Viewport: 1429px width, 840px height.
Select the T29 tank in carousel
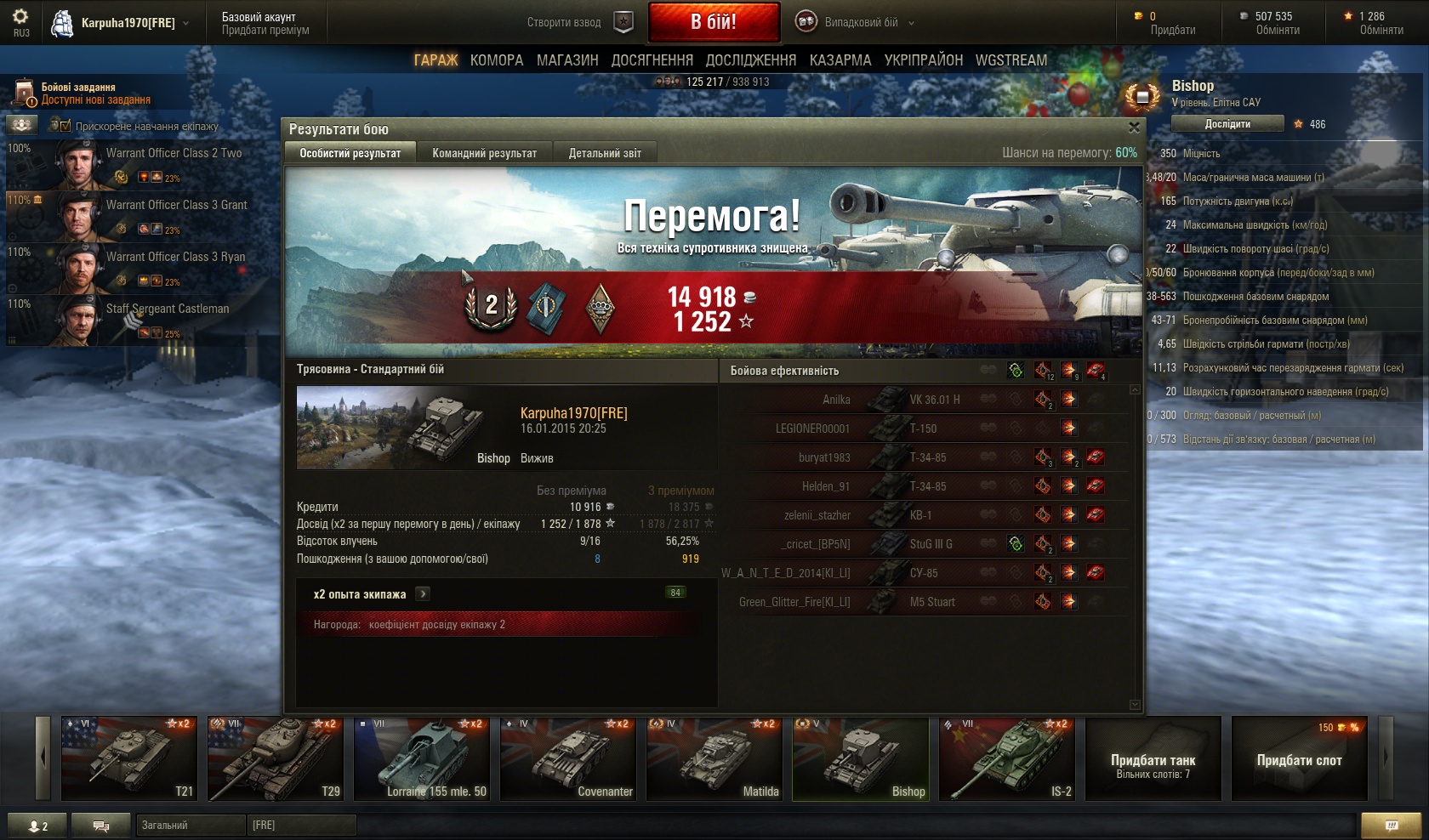pos(276,758)
